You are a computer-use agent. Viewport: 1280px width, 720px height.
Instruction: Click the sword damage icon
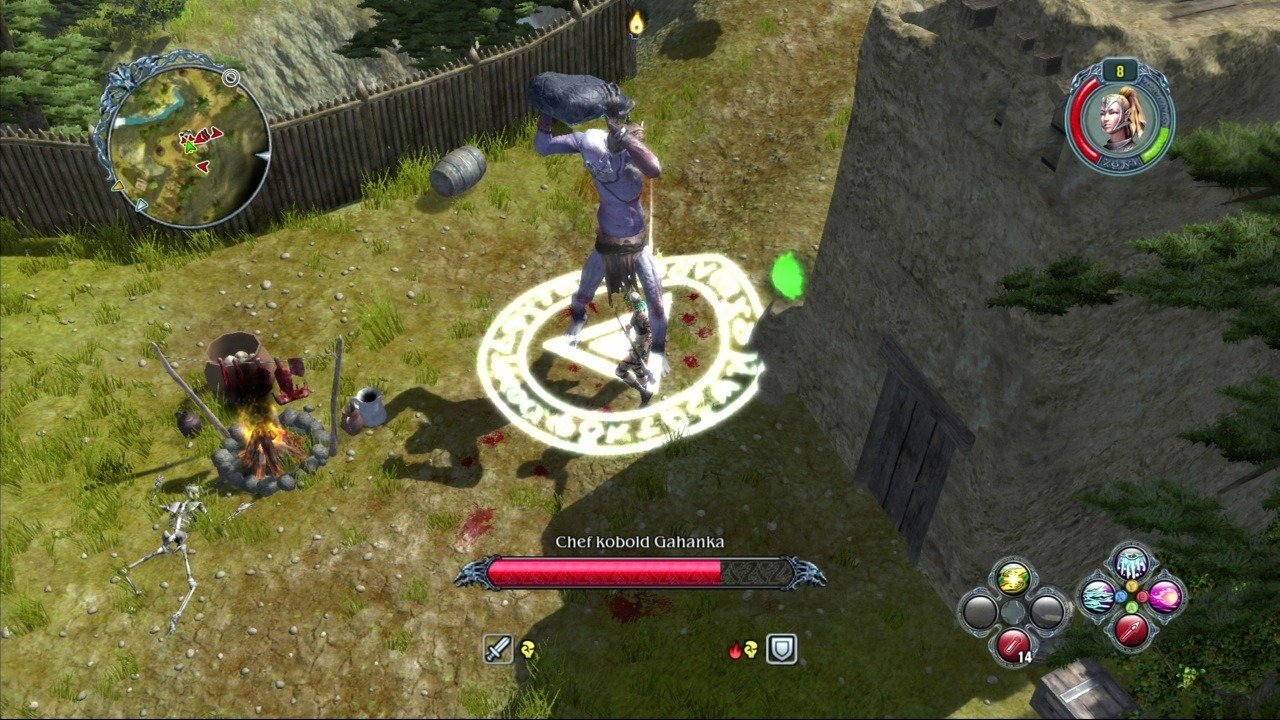coord(499,649)
